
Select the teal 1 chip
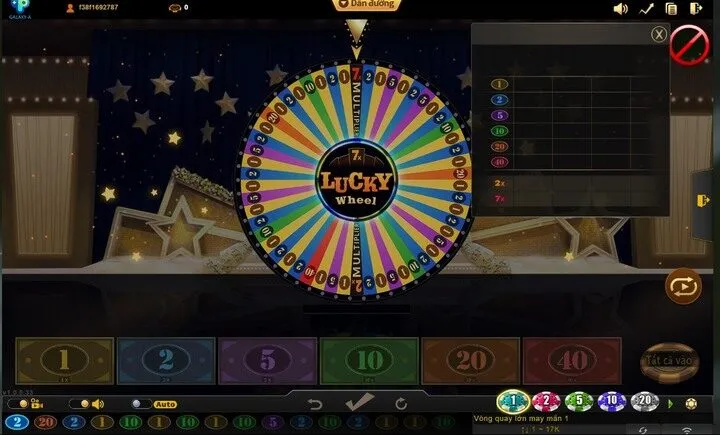[x=512, y=401]
